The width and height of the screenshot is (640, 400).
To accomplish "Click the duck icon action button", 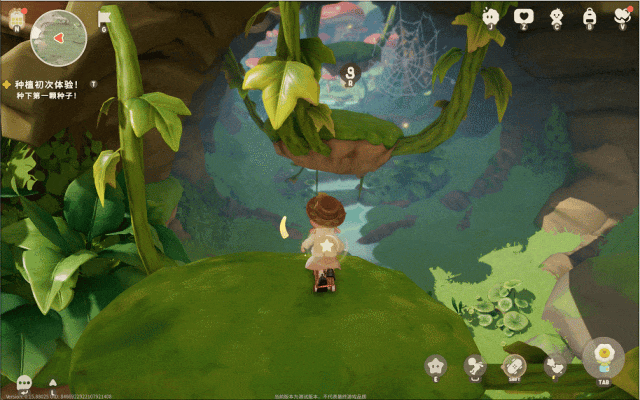I will click(554, 366).
